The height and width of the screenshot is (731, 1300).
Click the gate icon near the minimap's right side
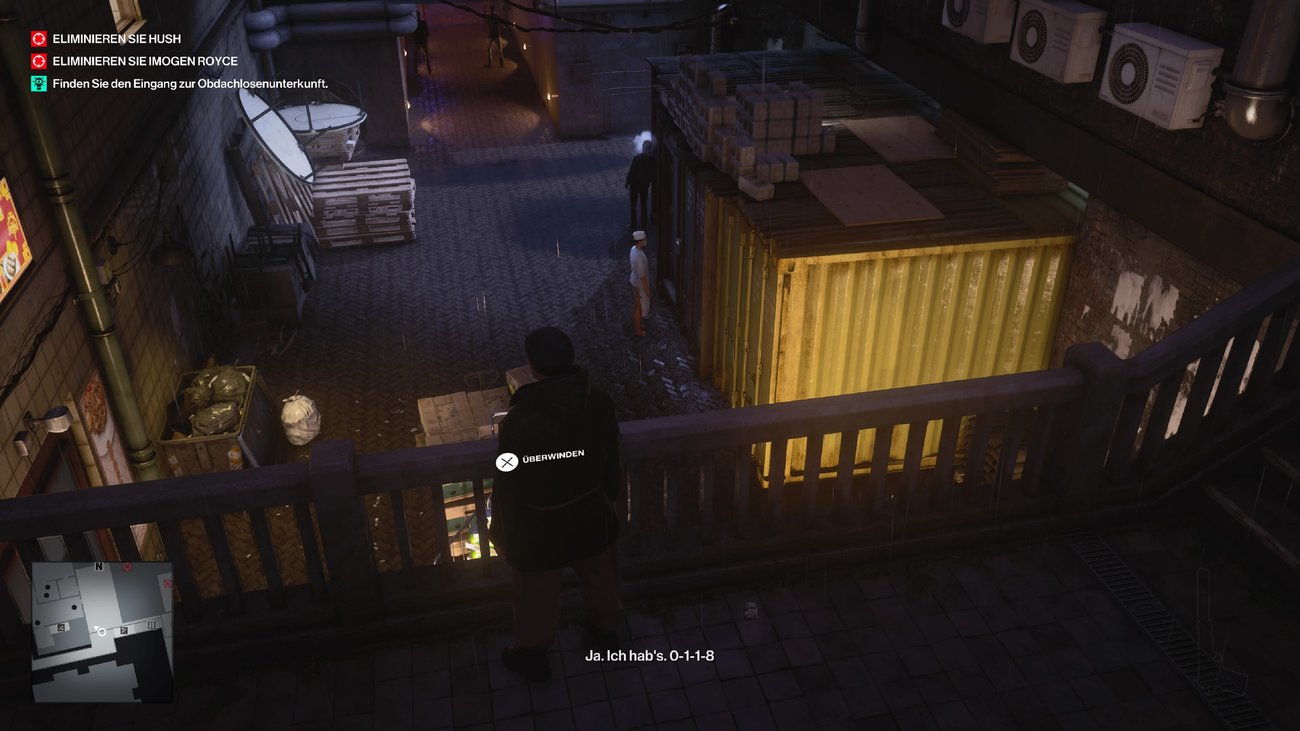click(x=152, y=625)
